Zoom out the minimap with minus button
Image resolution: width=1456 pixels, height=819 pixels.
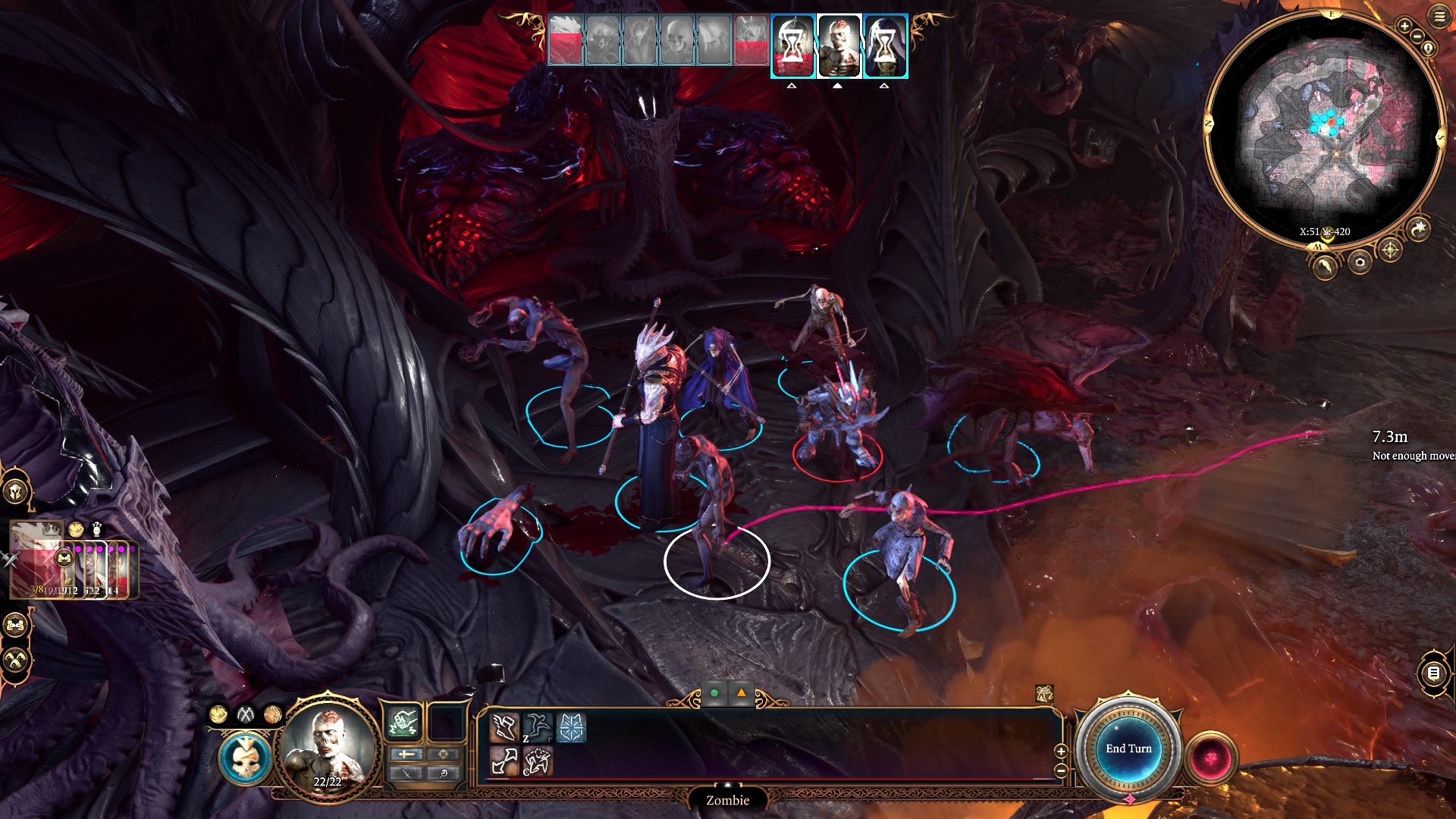pyautogui.click(x=1417, y=36)
